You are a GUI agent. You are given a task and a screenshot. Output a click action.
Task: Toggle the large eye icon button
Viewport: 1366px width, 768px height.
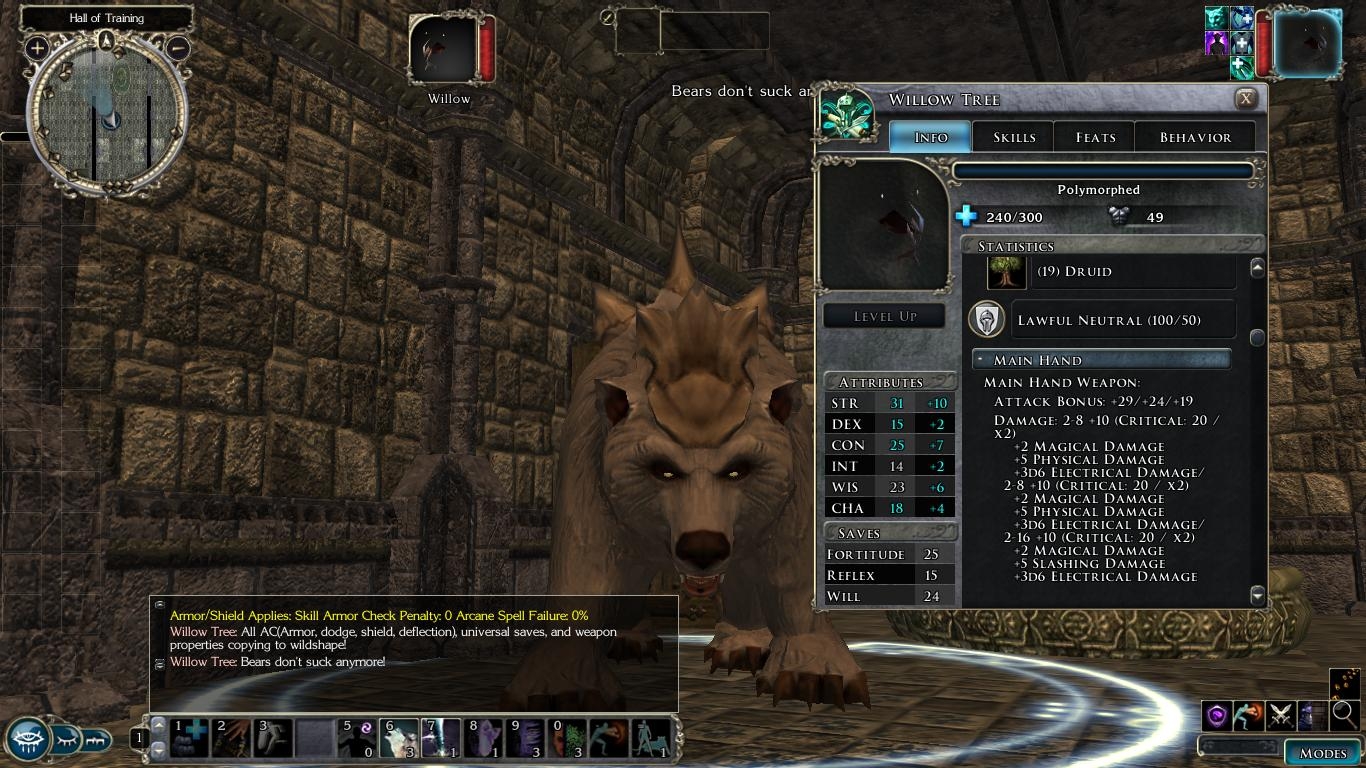(x=28, y=740)
